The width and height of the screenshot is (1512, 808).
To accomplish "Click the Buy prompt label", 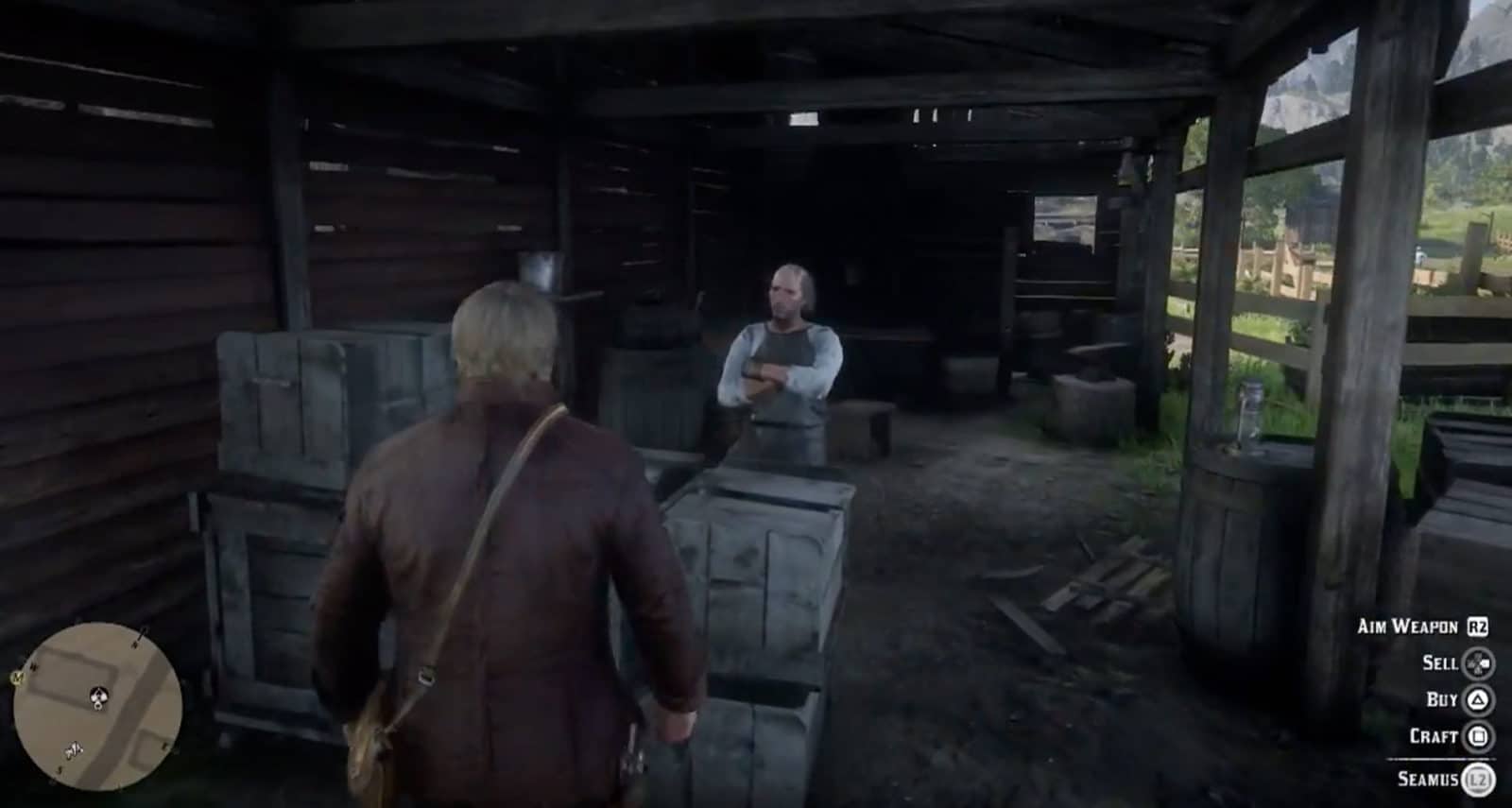I will (x=1442, y=700).
